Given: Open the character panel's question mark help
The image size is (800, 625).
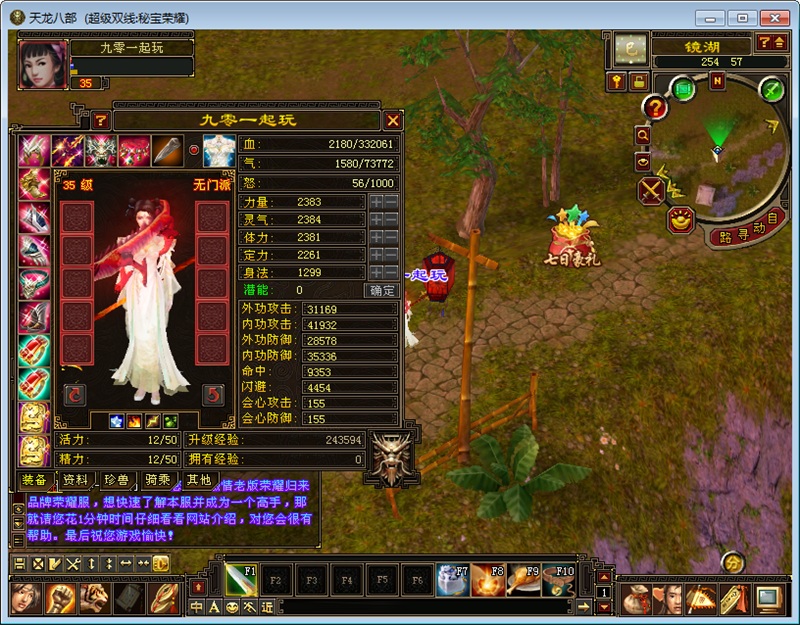Looking at the screenshot, I should pos(100,120).
